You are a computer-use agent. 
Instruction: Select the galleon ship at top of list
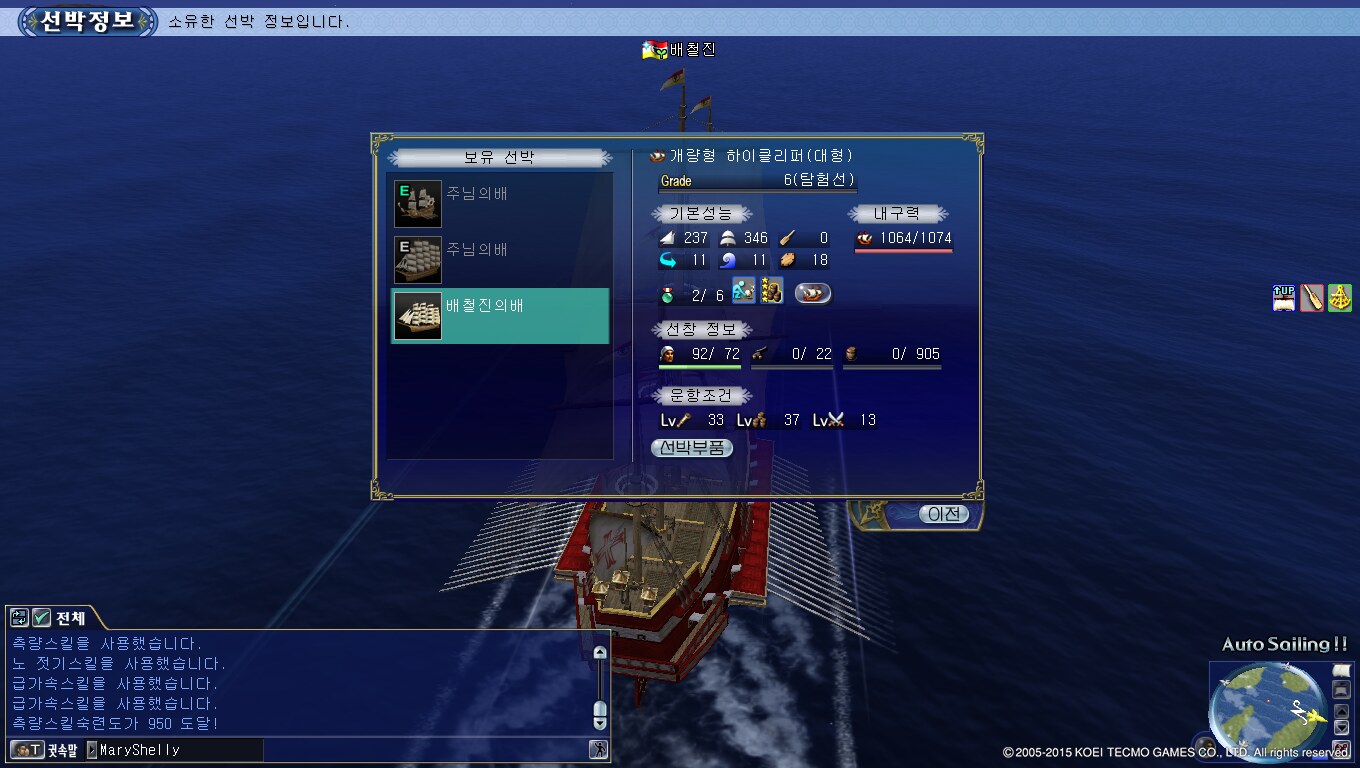(x=418, y=204)
